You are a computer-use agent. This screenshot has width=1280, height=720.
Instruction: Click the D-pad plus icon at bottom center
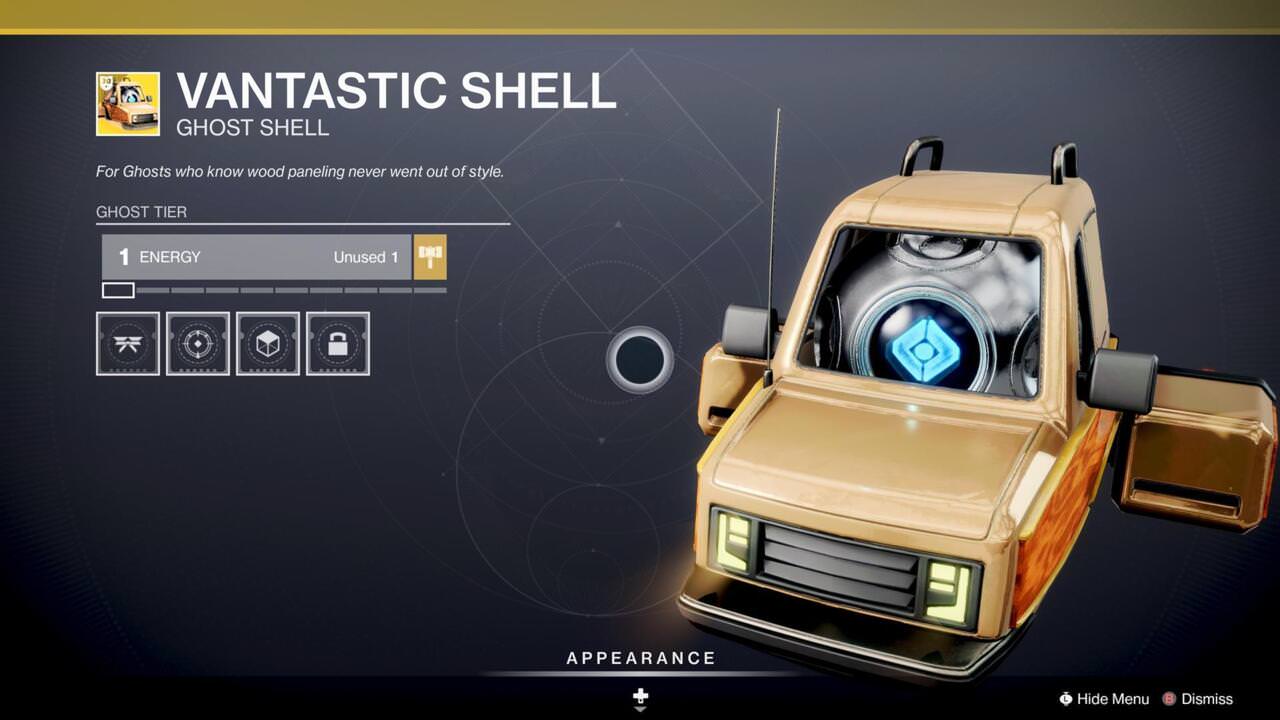coord(639,697)
